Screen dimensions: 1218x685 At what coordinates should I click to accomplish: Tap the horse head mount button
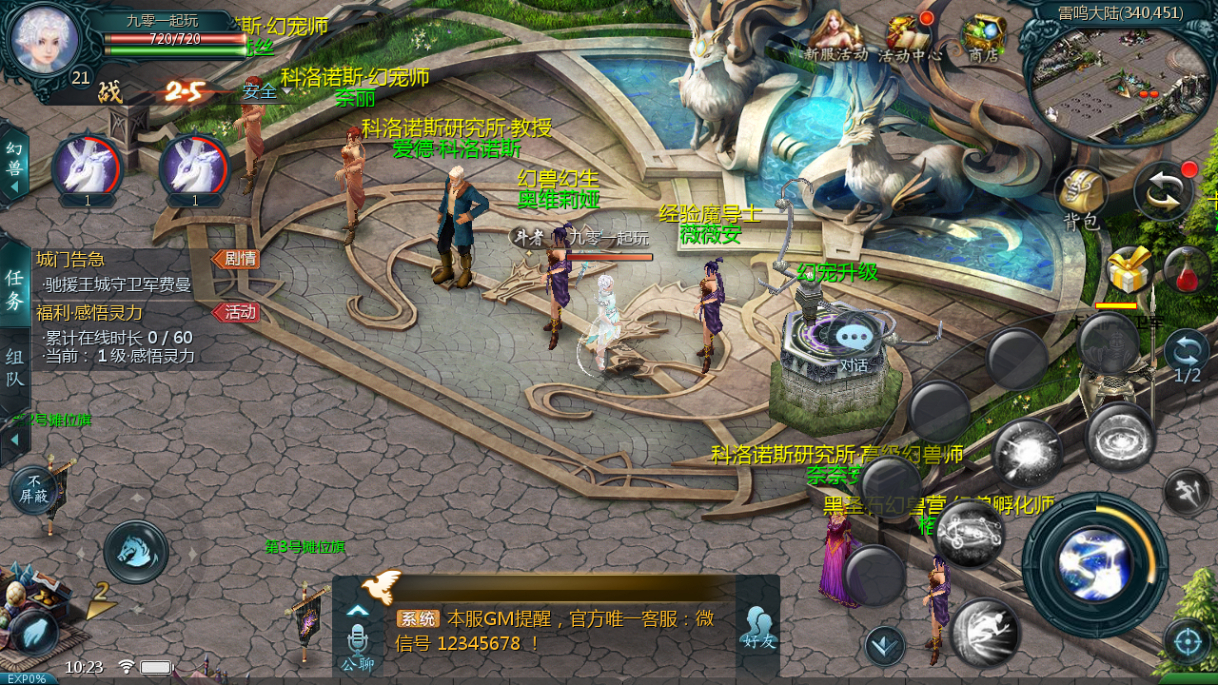tap(135, 551)
